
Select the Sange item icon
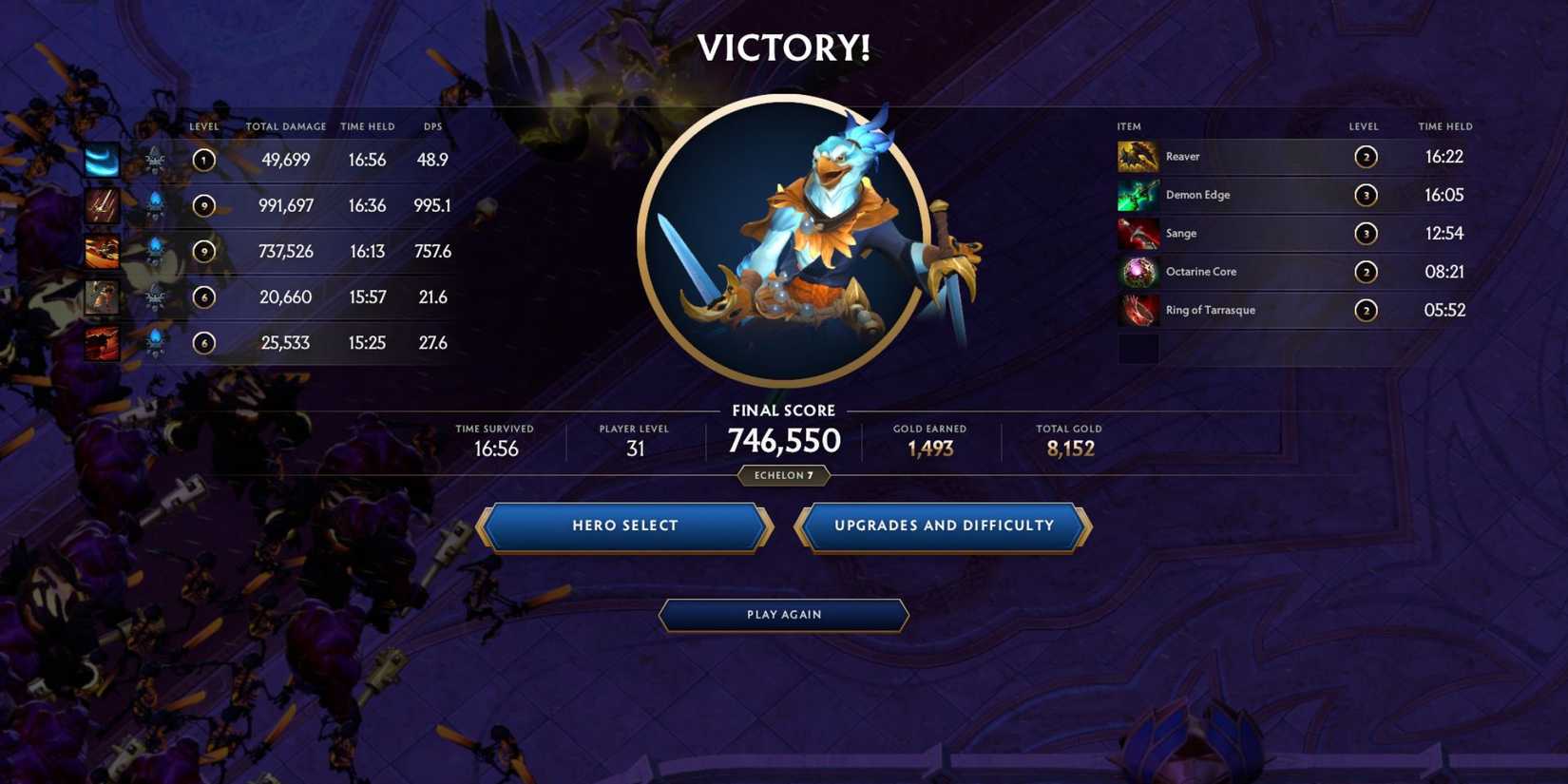pyautogui.click(x=1137, y=233)
